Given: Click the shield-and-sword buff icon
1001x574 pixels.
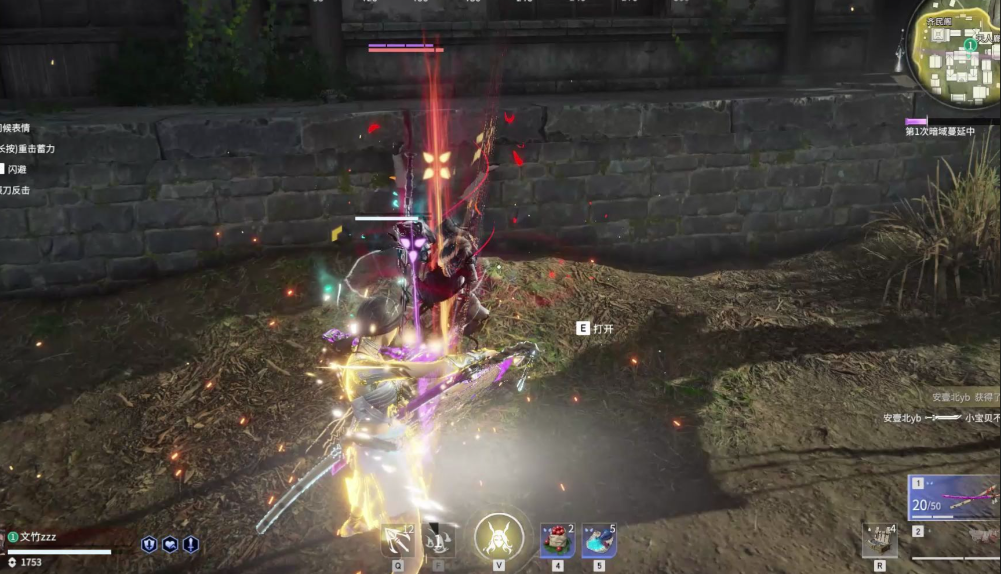Looking at the screenshot, I should [x=149, y=545].
